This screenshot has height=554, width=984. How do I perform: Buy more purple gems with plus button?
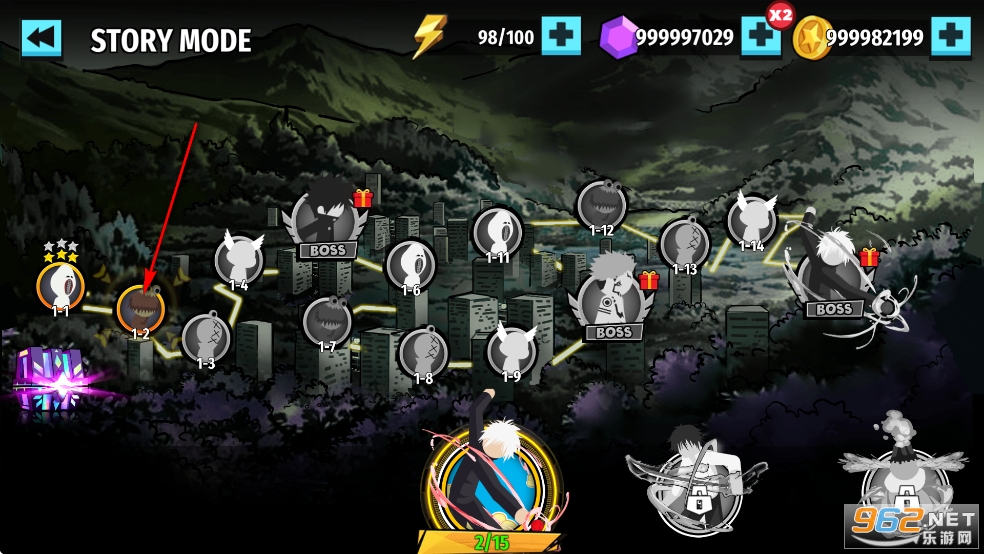click(x=760, y=38)
